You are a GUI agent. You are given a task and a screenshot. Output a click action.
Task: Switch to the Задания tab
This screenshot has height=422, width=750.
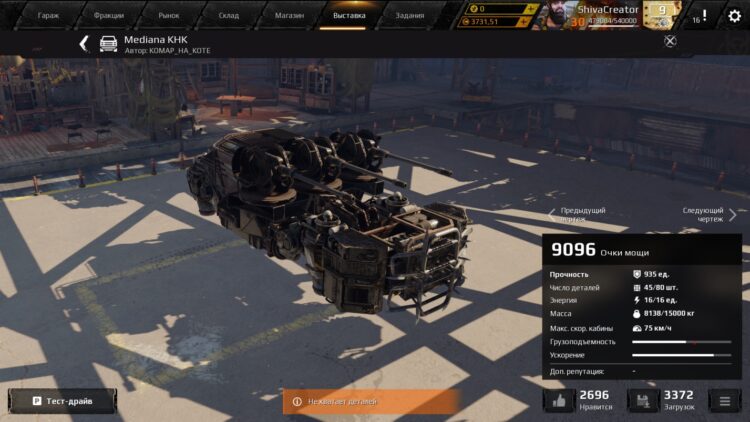coord(409,15)
